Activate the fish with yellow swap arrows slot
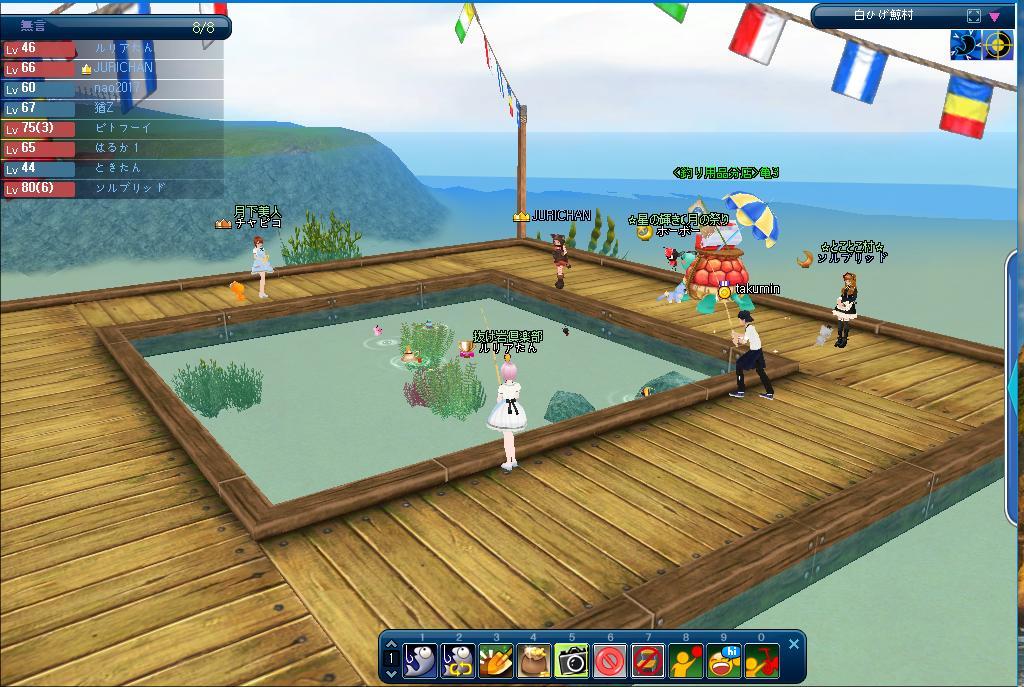This screenshot has height=687, width=1024. pos(459,660)
